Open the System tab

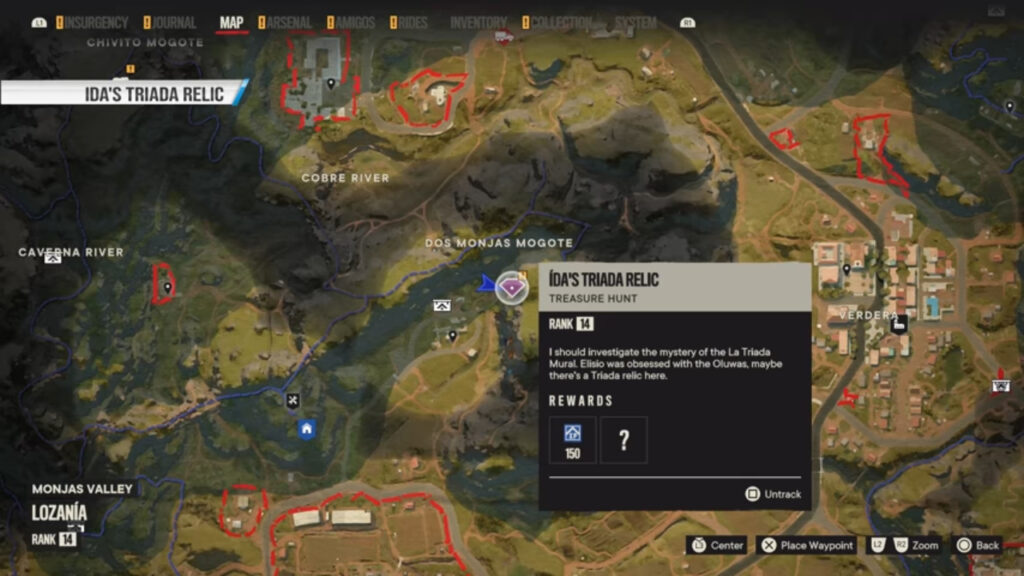[636, 22]
